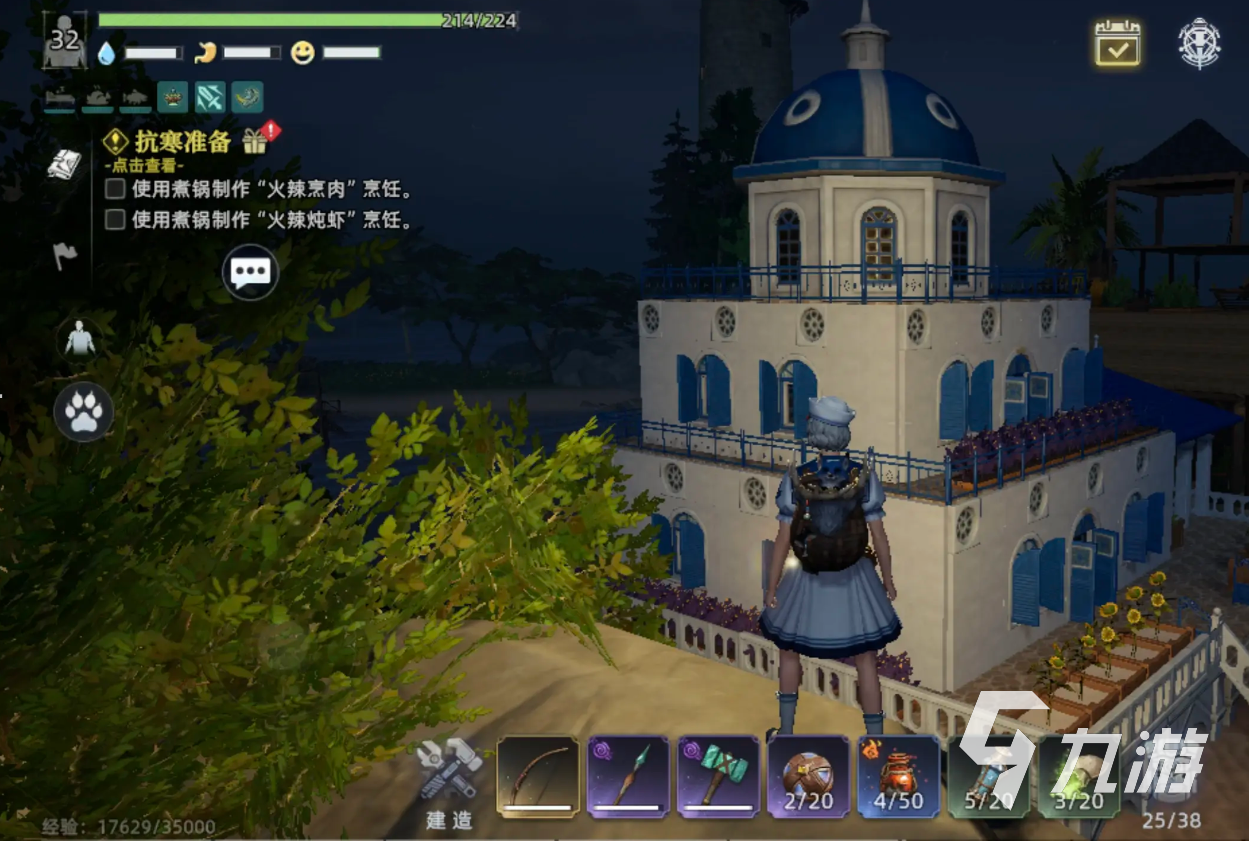
Task: Pick the hotbar slot showing 5/20
Action: point(987,777)
